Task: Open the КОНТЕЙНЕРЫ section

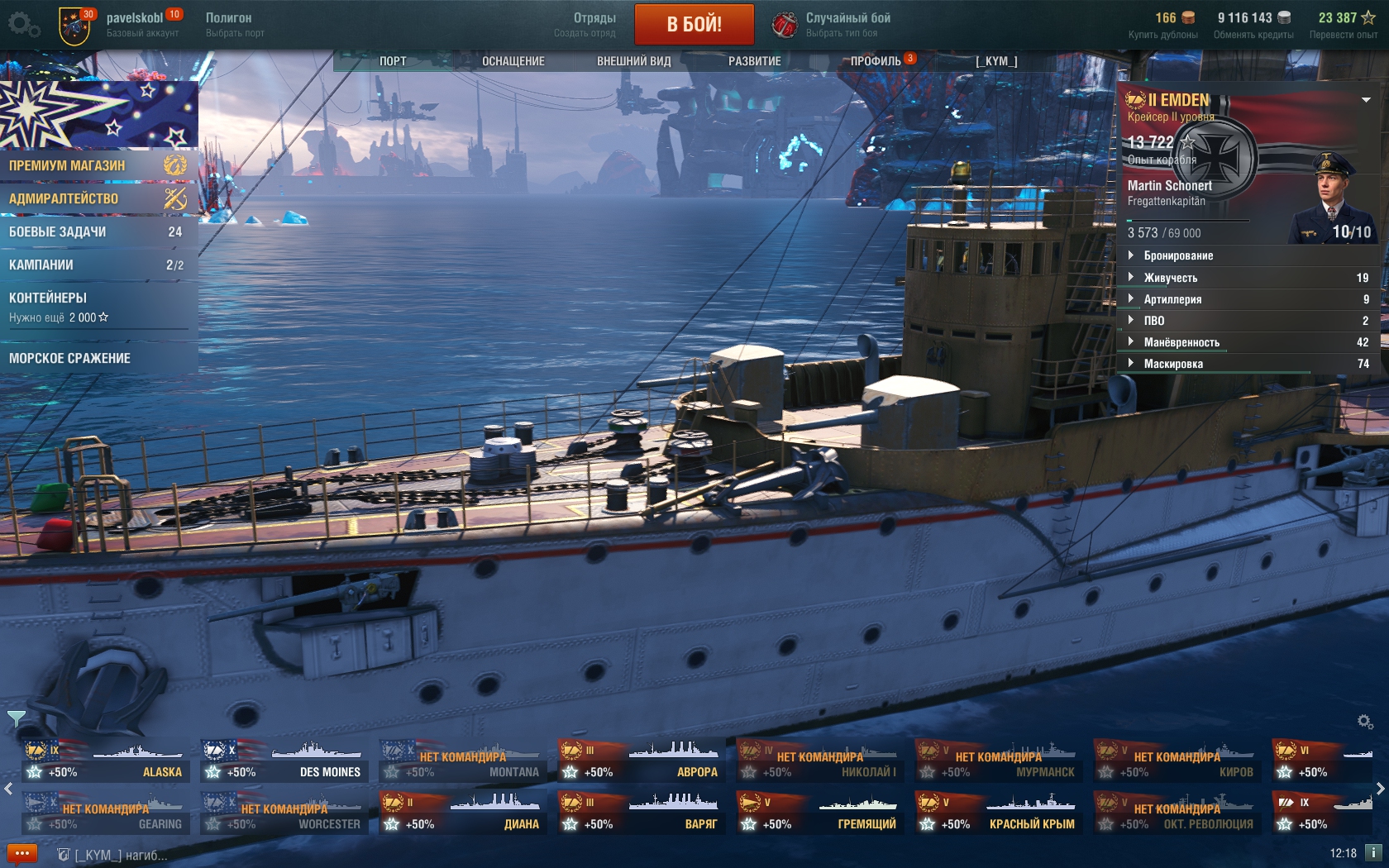Action: (x=98, y=306)
